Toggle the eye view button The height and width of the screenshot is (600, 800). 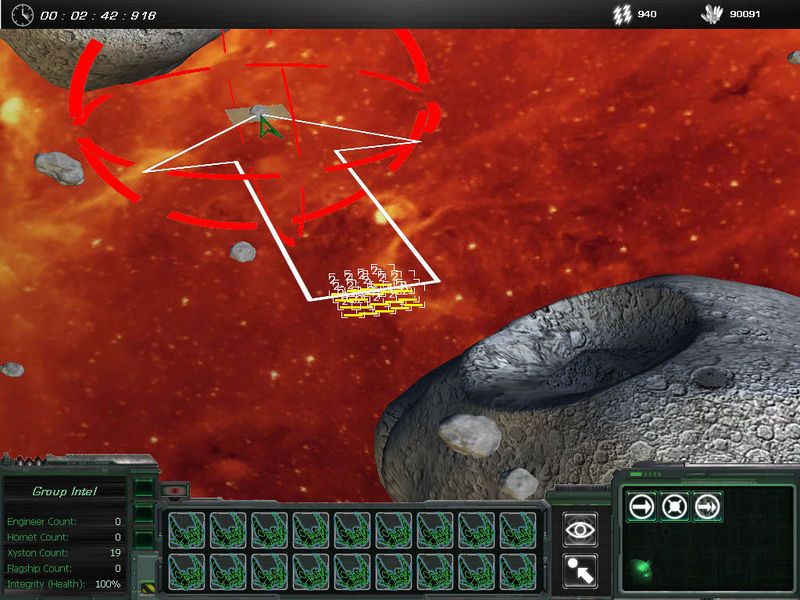[580, 530]
